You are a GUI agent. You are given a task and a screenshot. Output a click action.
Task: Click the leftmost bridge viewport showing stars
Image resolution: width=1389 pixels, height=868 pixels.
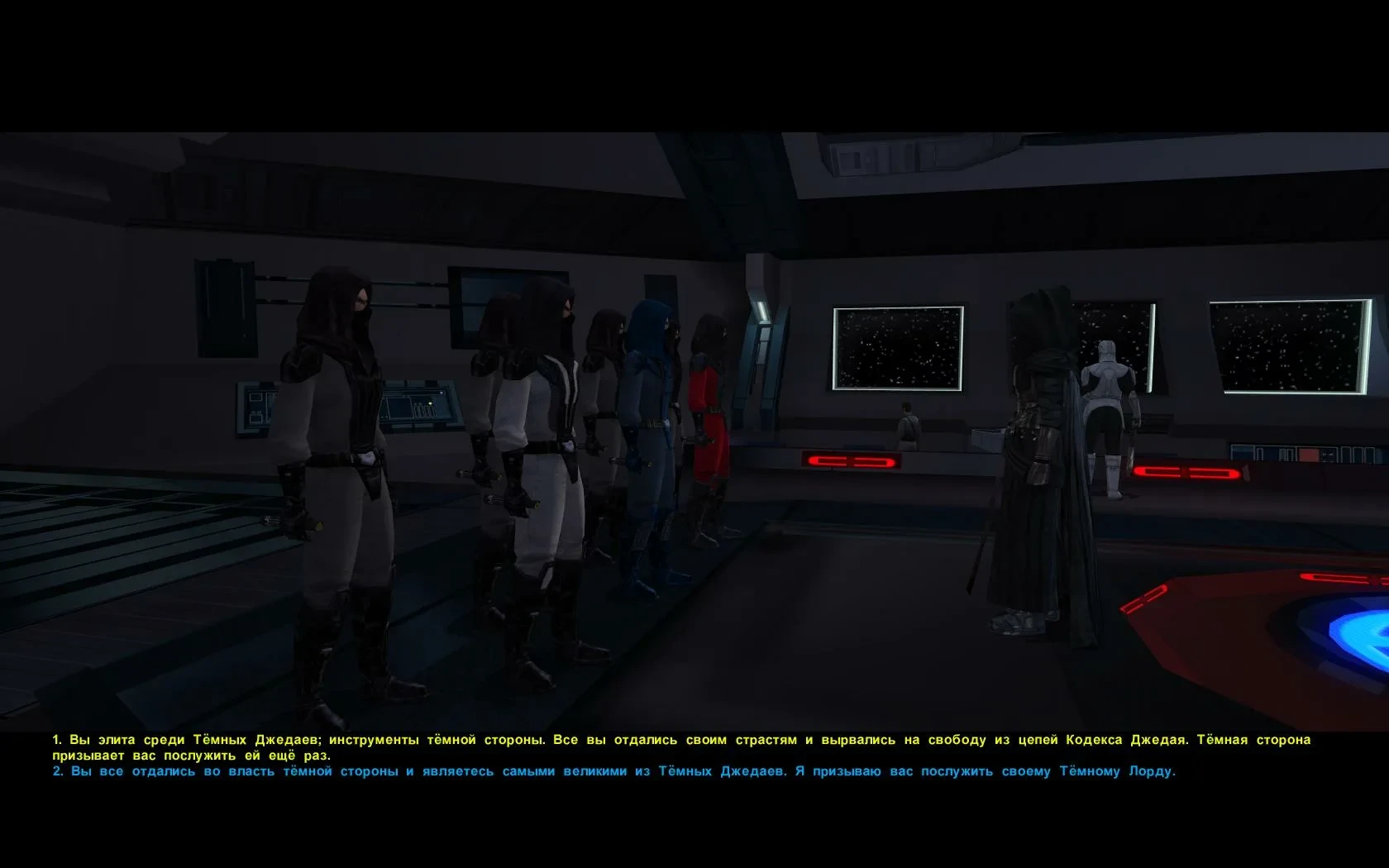pyautogui.click(x=897, y=347)
